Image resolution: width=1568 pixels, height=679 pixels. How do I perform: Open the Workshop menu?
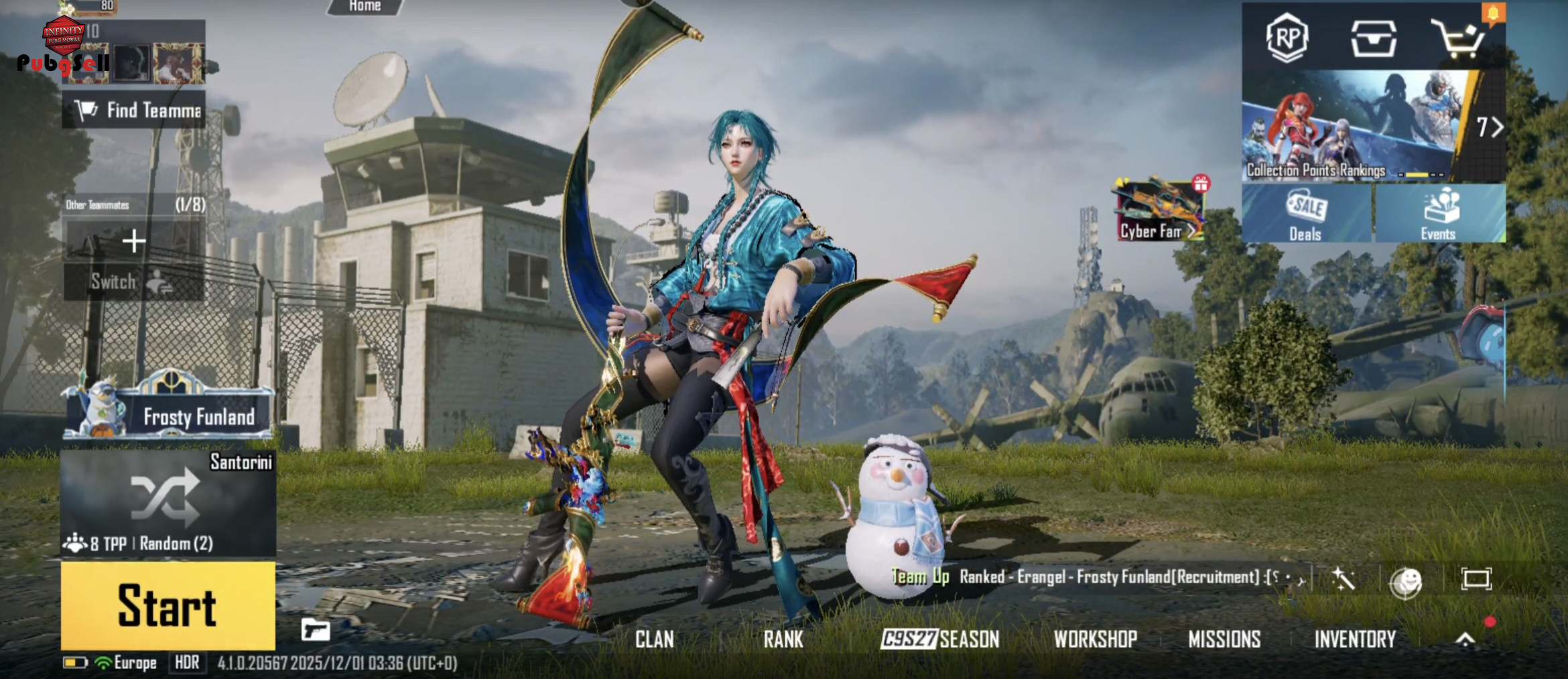[x=1095, y=639]
